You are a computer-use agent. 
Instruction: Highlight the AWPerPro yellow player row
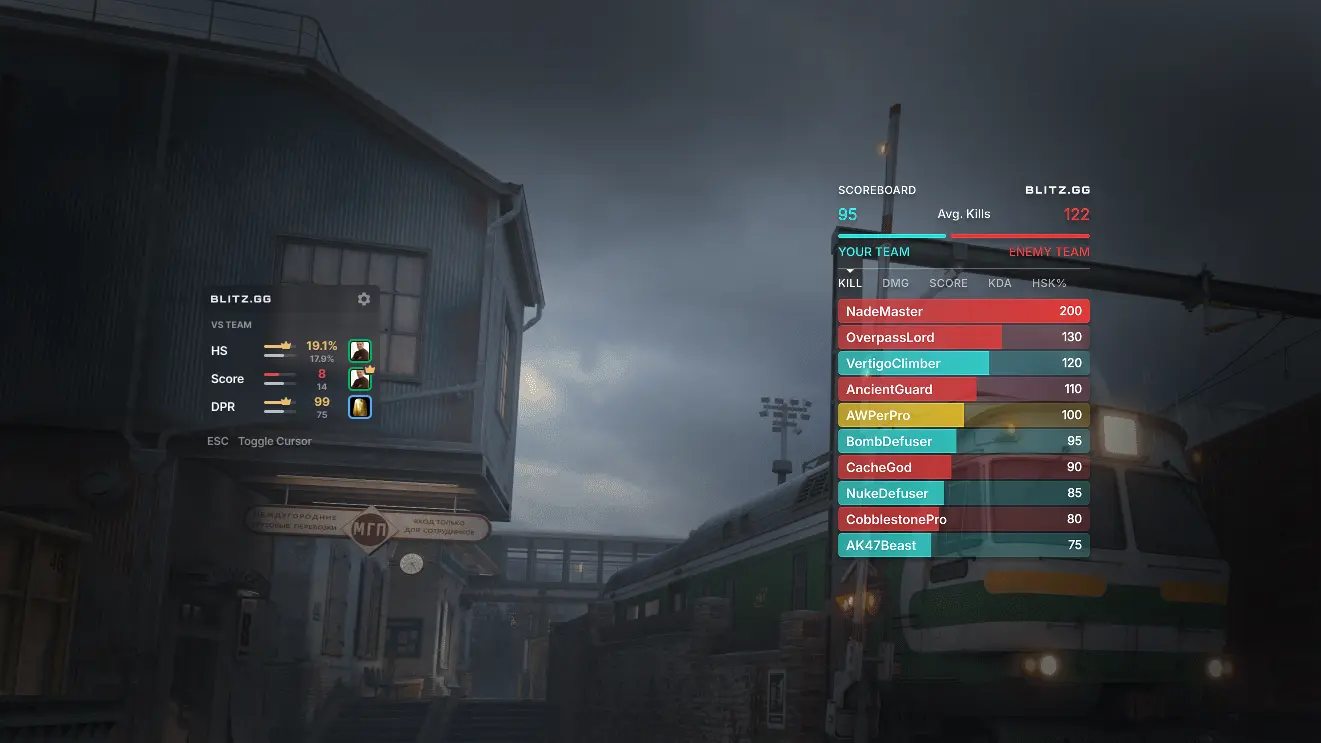coord(963,415)
